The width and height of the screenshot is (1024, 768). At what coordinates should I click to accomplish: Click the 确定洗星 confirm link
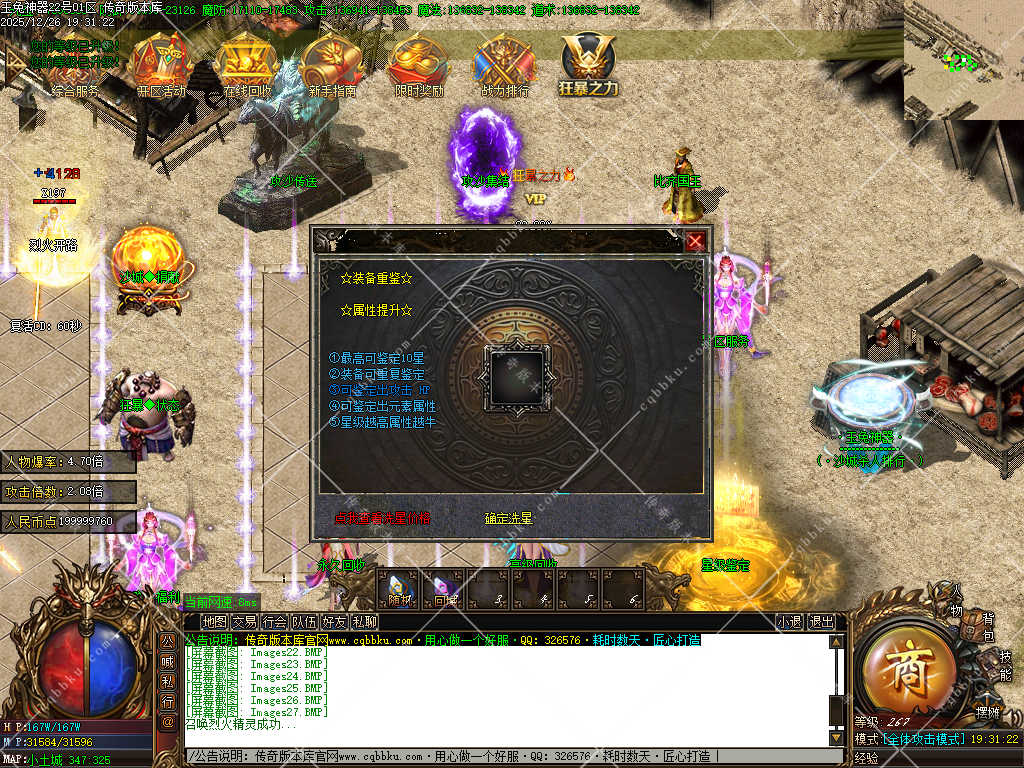coord(509,518)
